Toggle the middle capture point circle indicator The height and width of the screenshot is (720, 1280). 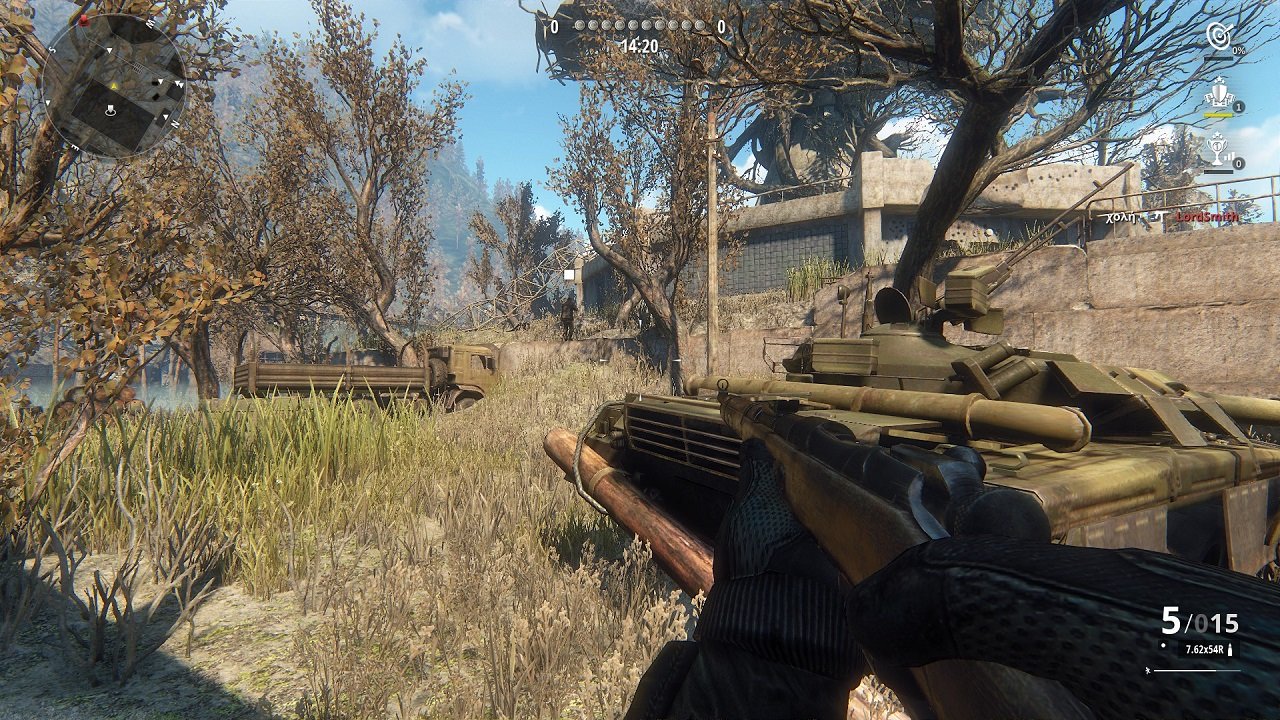[x=640, y=26]
